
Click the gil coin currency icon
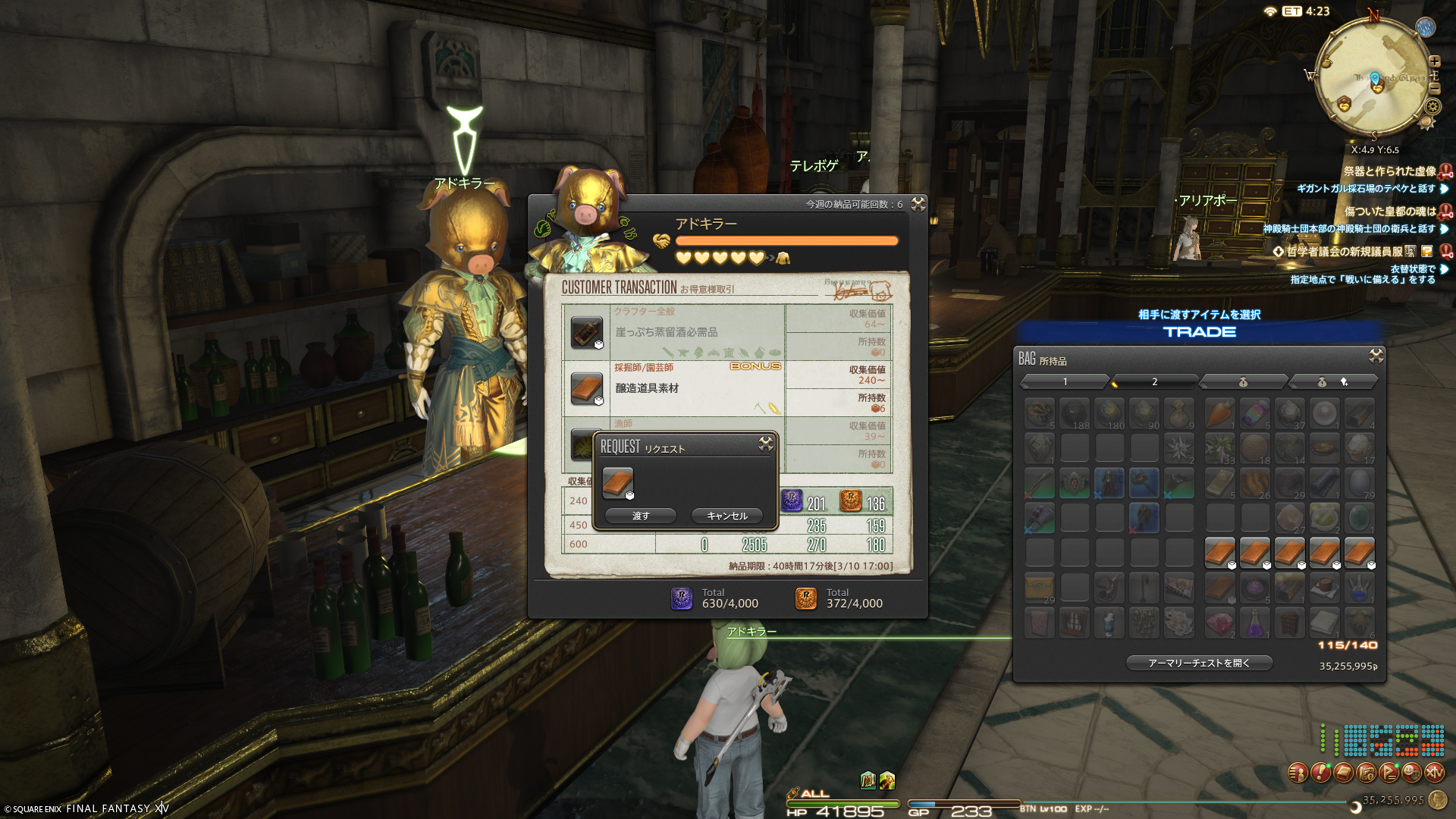[x=1436, y=799]
